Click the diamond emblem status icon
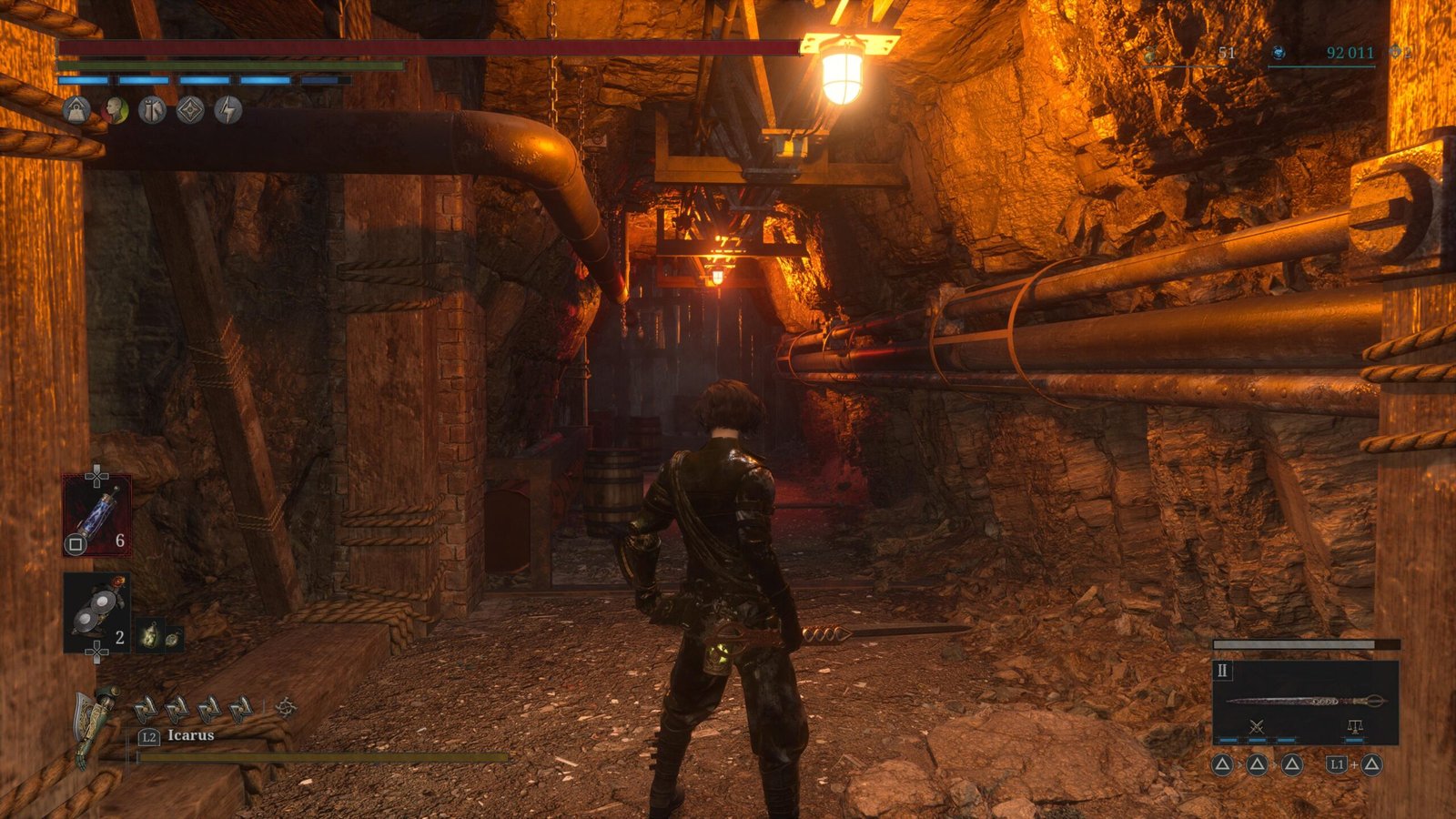1456x819 pixels. point(190,111)
